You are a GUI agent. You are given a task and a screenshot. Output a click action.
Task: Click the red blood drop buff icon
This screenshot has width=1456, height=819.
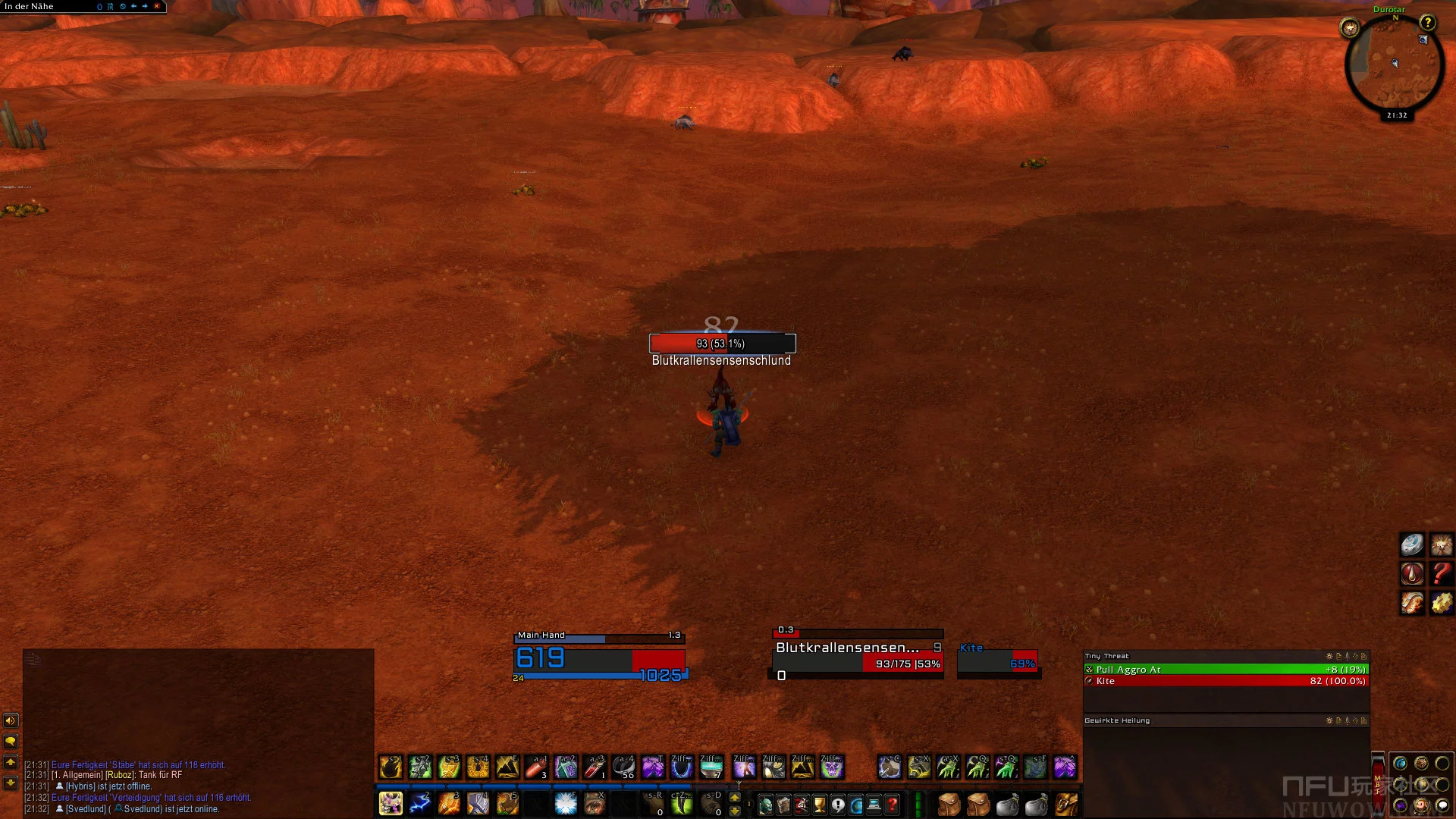point(1412,573)
